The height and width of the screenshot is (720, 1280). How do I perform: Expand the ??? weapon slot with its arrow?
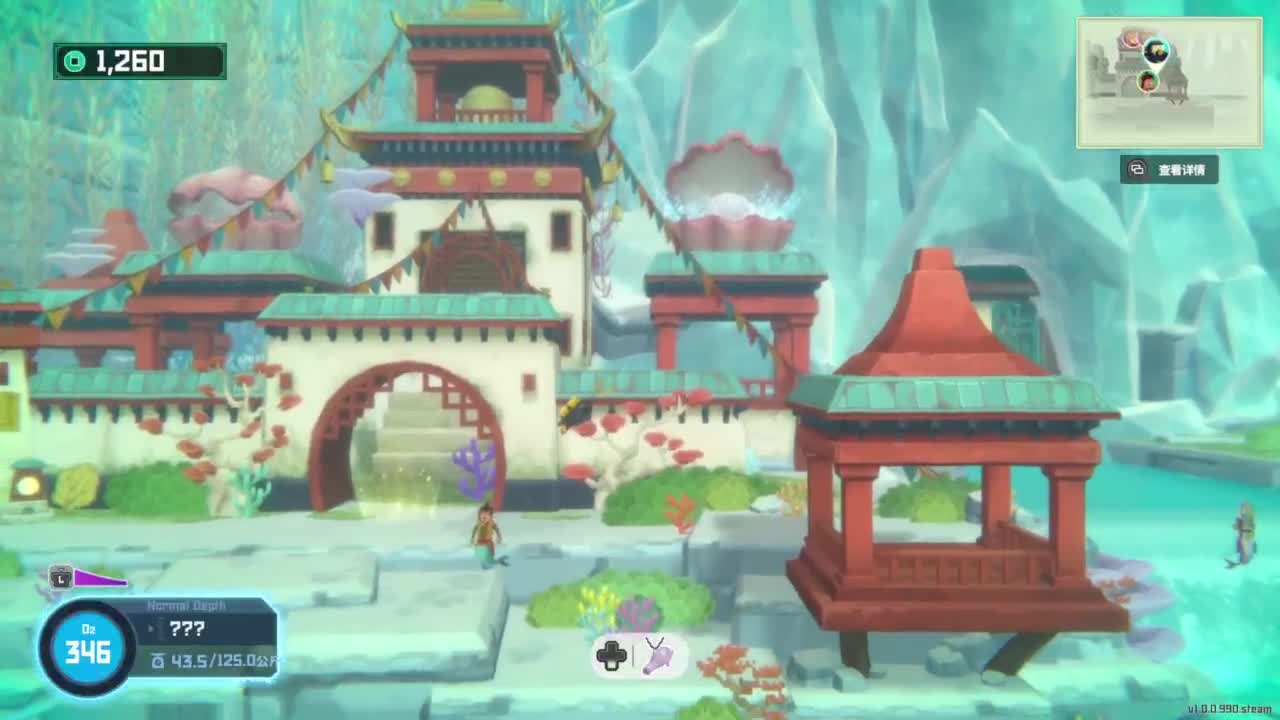pyautogui.click(x=152, y=628)
